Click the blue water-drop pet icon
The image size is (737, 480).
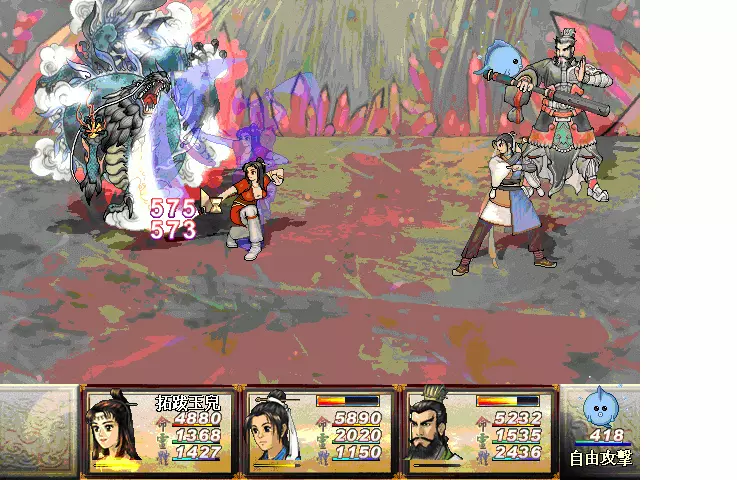(600, 408)
